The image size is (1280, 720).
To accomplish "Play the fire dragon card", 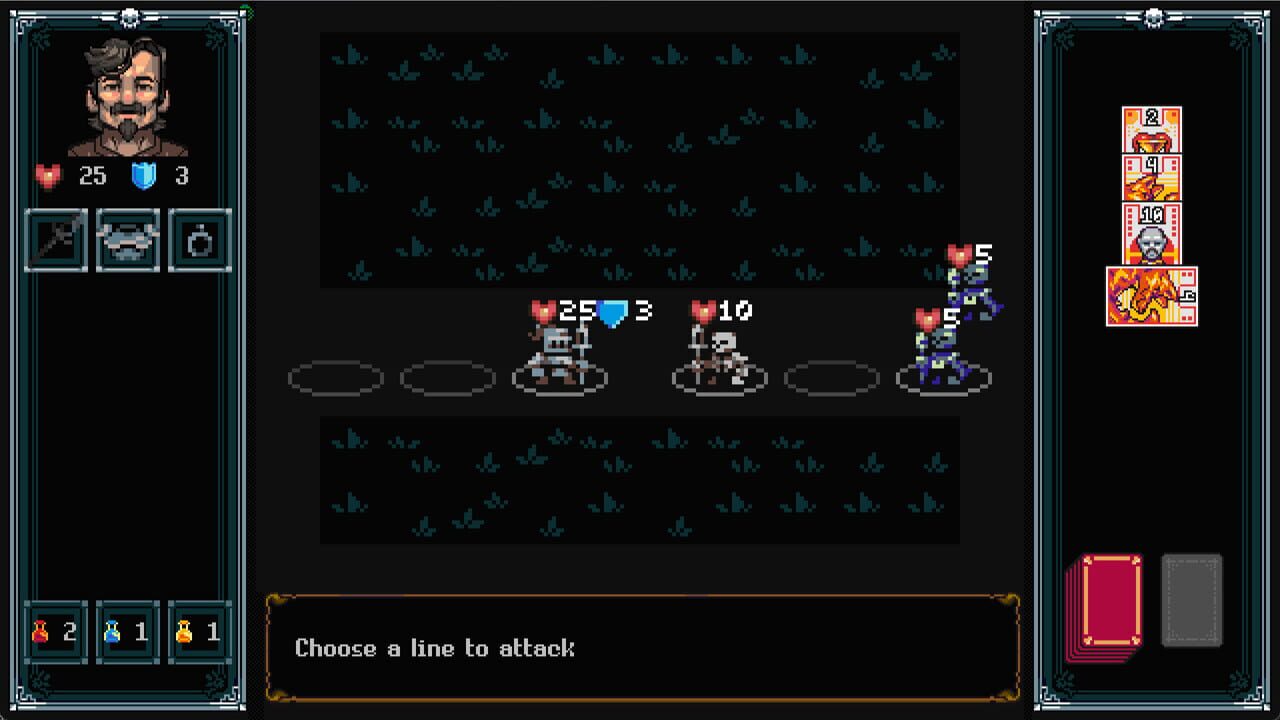I will click(1152, 295).
